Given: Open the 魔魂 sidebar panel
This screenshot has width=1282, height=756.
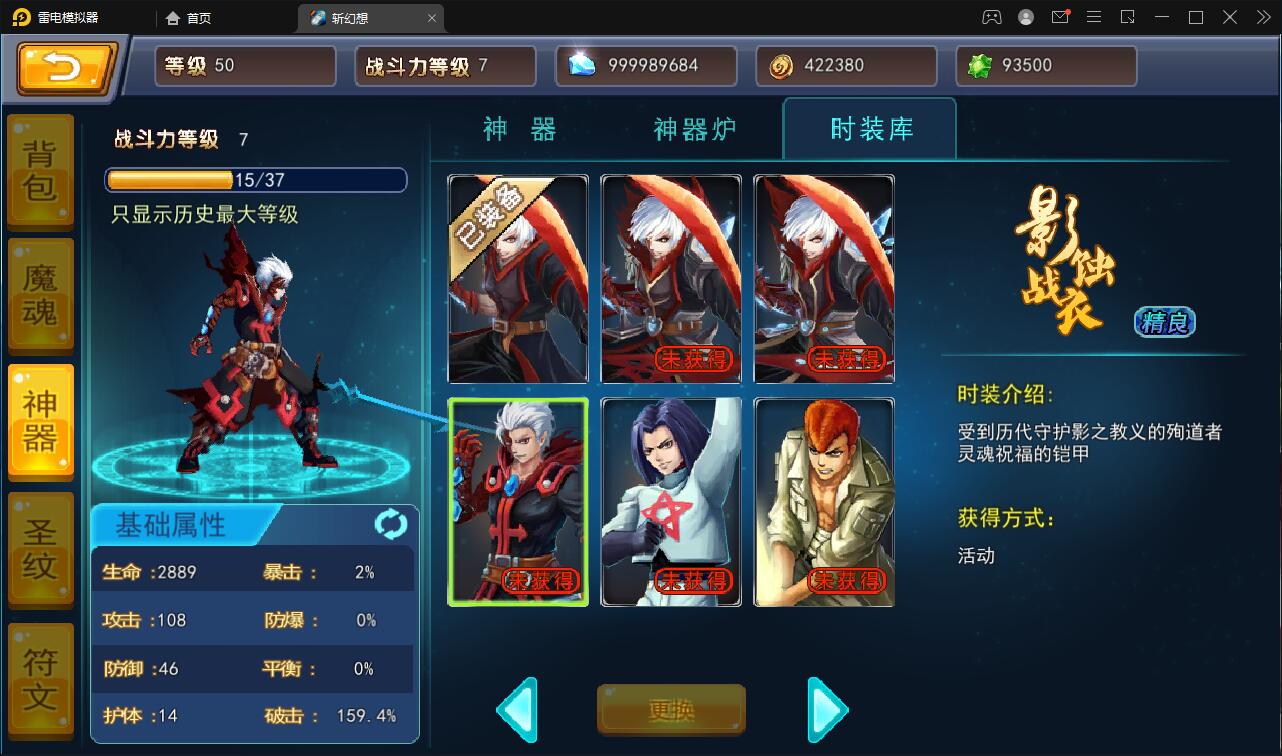Looking at the screenshot, I should tap(40, 294).
